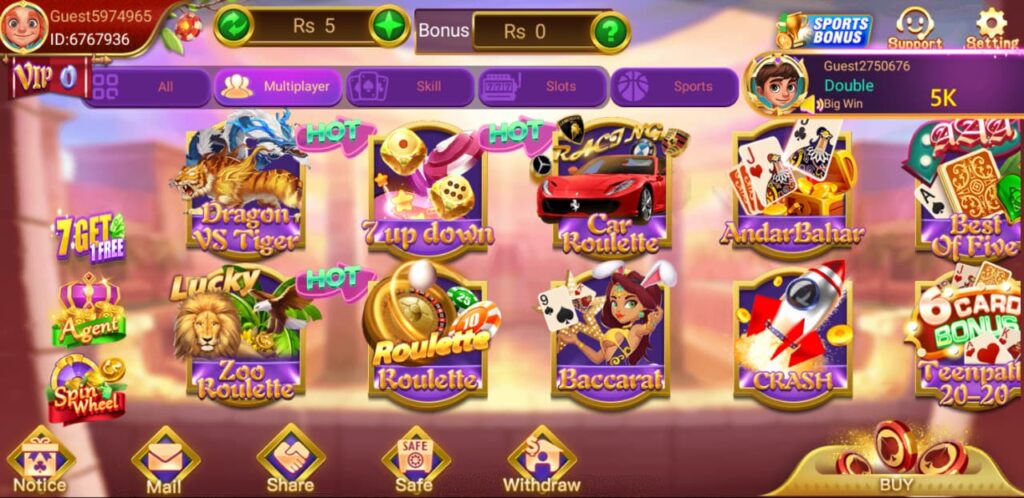The width and height of the screenshot is (1024, 498).
Task: Open the Setting gear menu
Action: click(991, 28)
